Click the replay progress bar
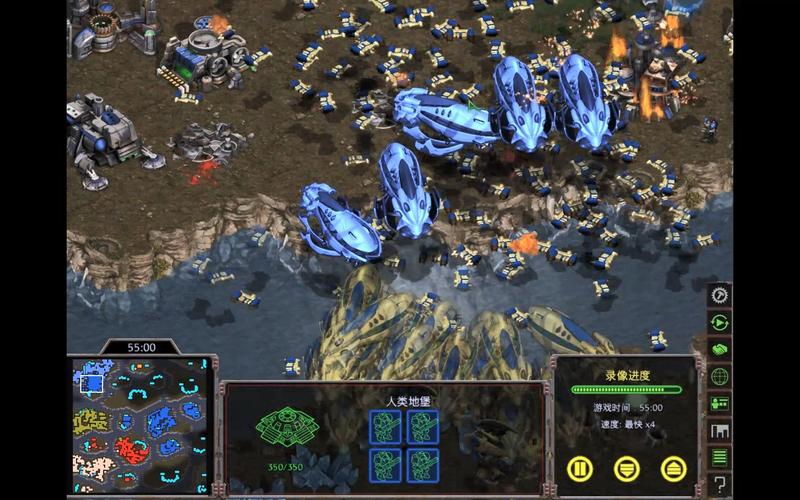 pos(627,390)
